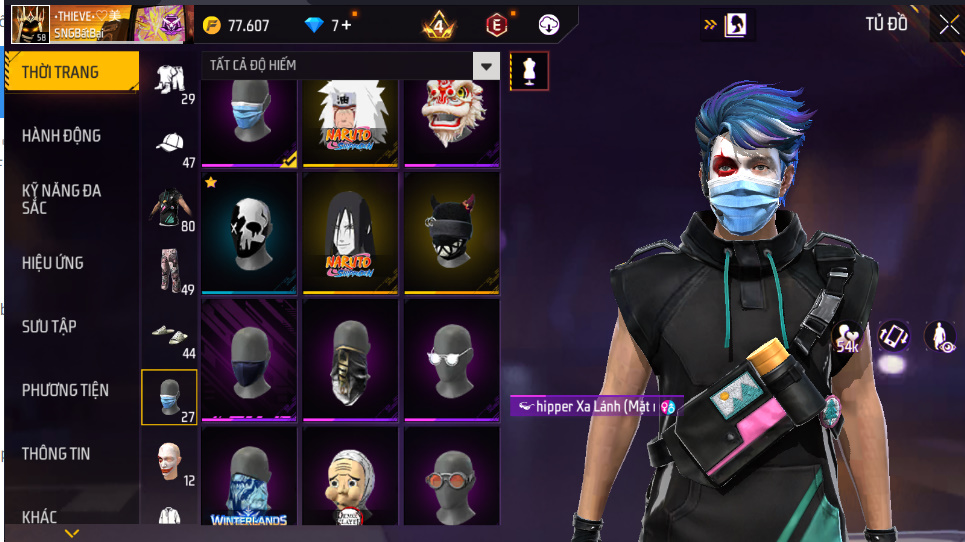
Task: Choose the white cap hats subcategory
Action: [x=170, y=144]
